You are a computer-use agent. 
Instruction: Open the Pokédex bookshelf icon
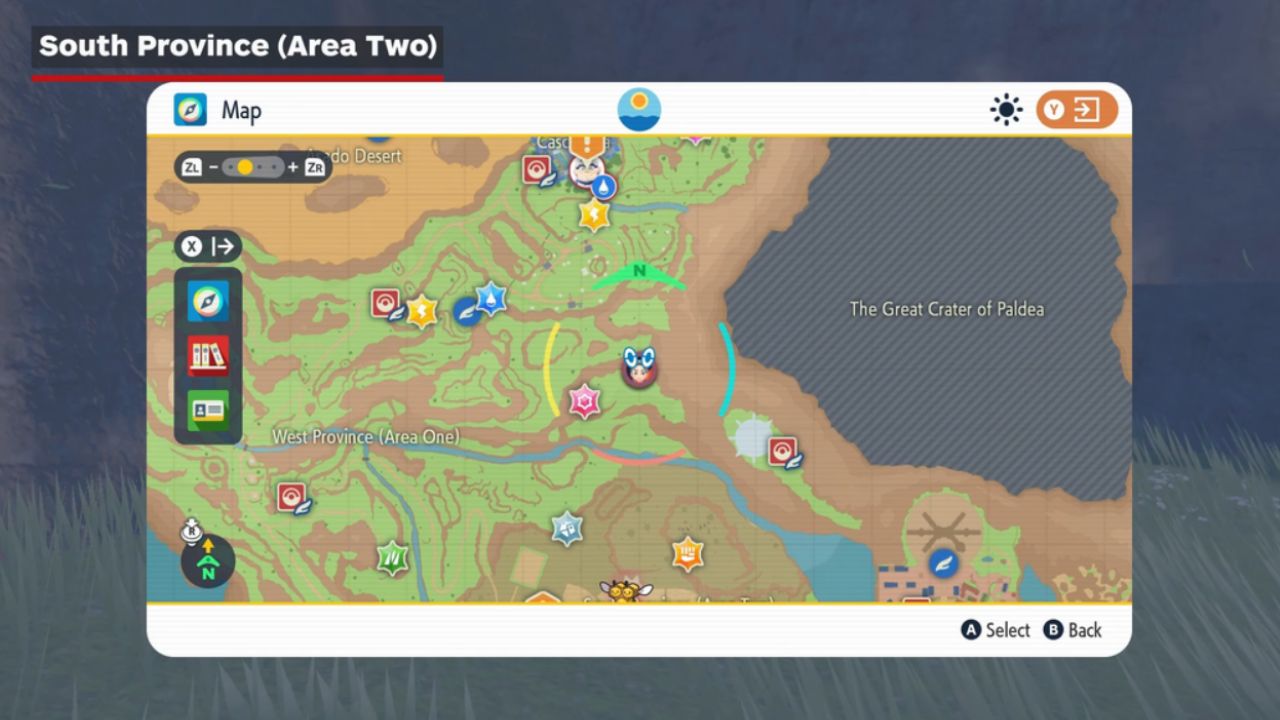(208, 355)
